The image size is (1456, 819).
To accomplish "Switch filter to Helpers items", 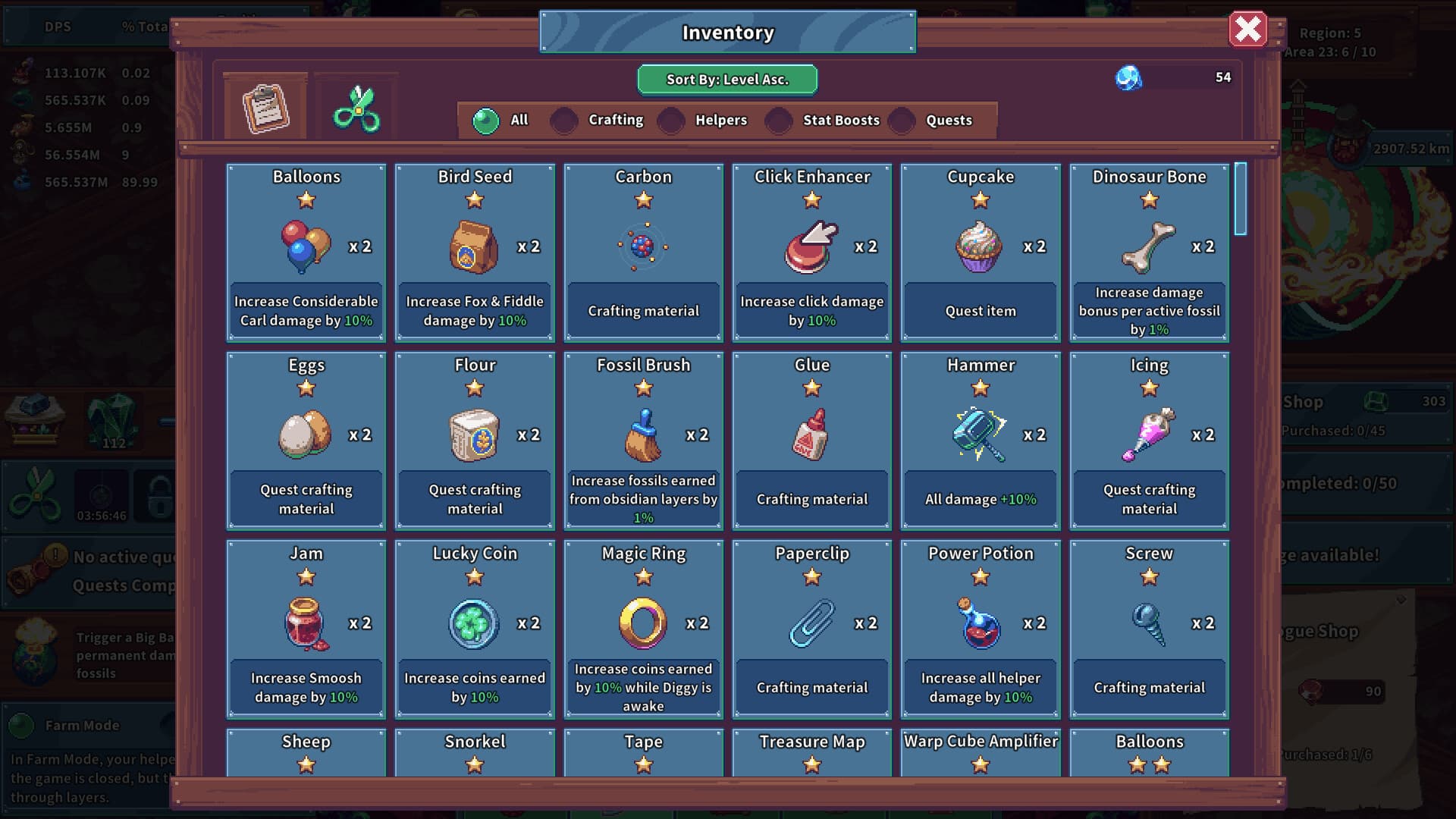I will tap(670, 121).
